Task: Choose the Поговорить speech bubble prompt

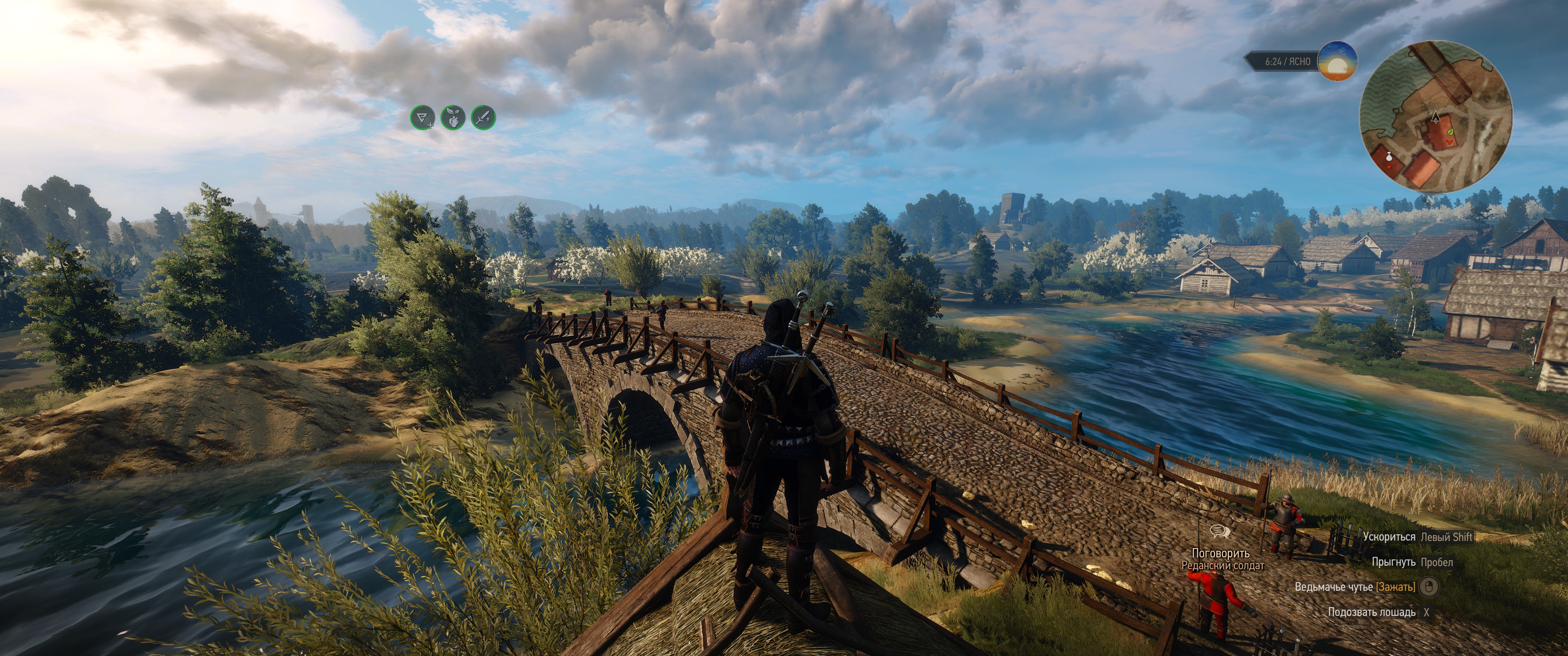Action: click(1219, 532)
